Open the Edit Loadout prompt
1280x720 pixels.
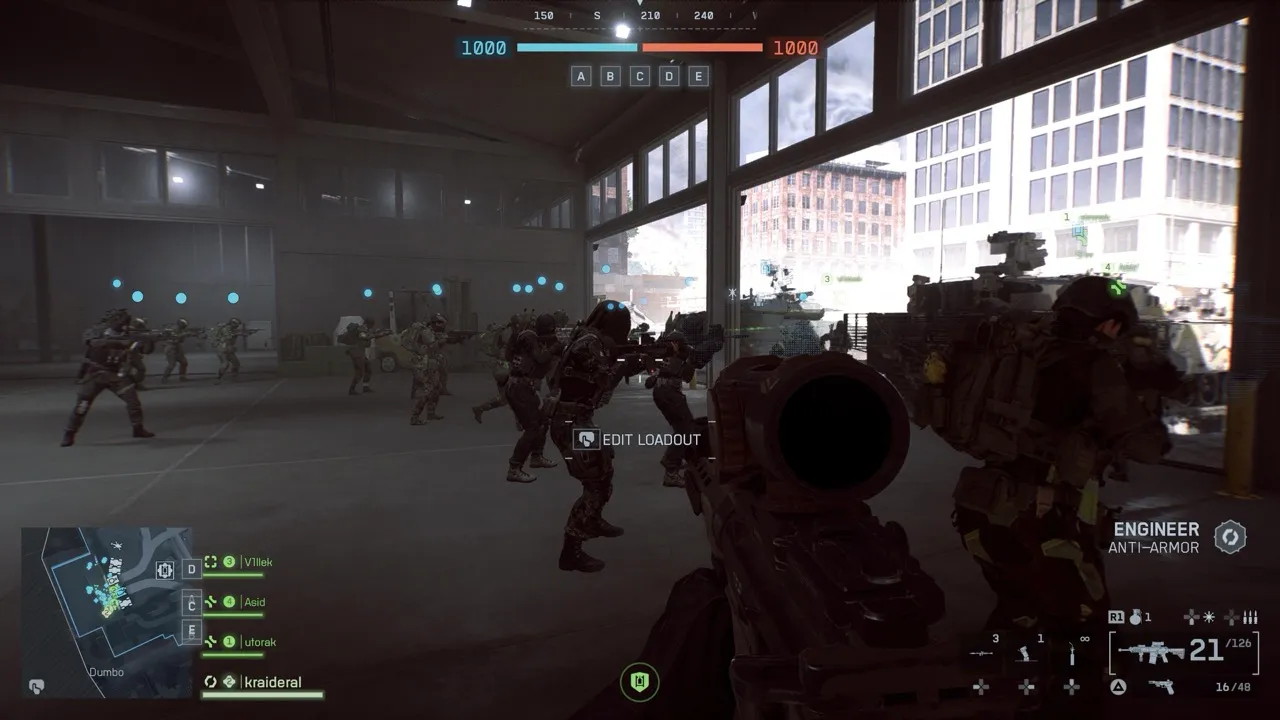[638, 439]
